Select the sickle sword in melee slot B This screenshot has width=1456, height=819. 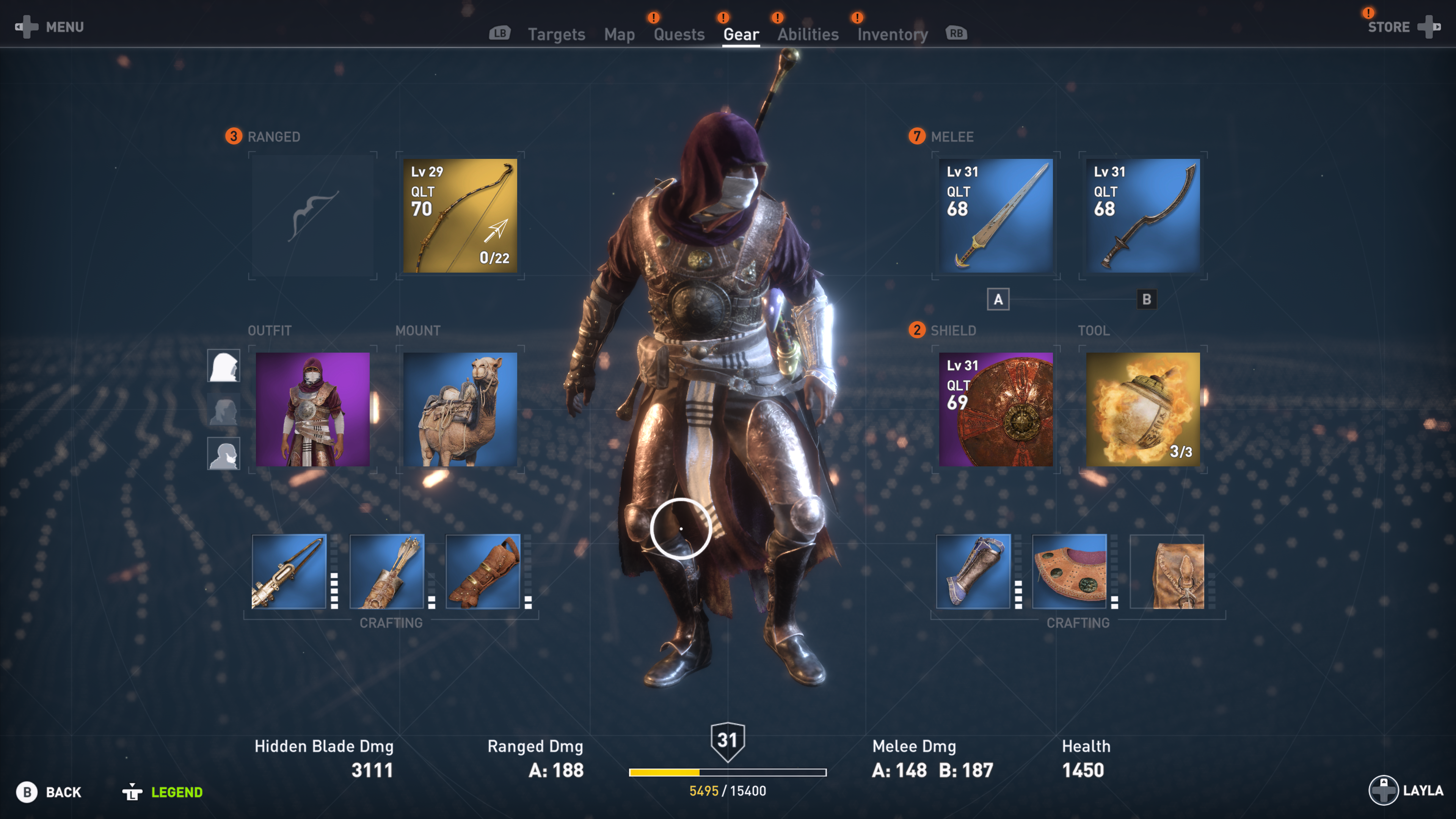[x=1142, y=216]
